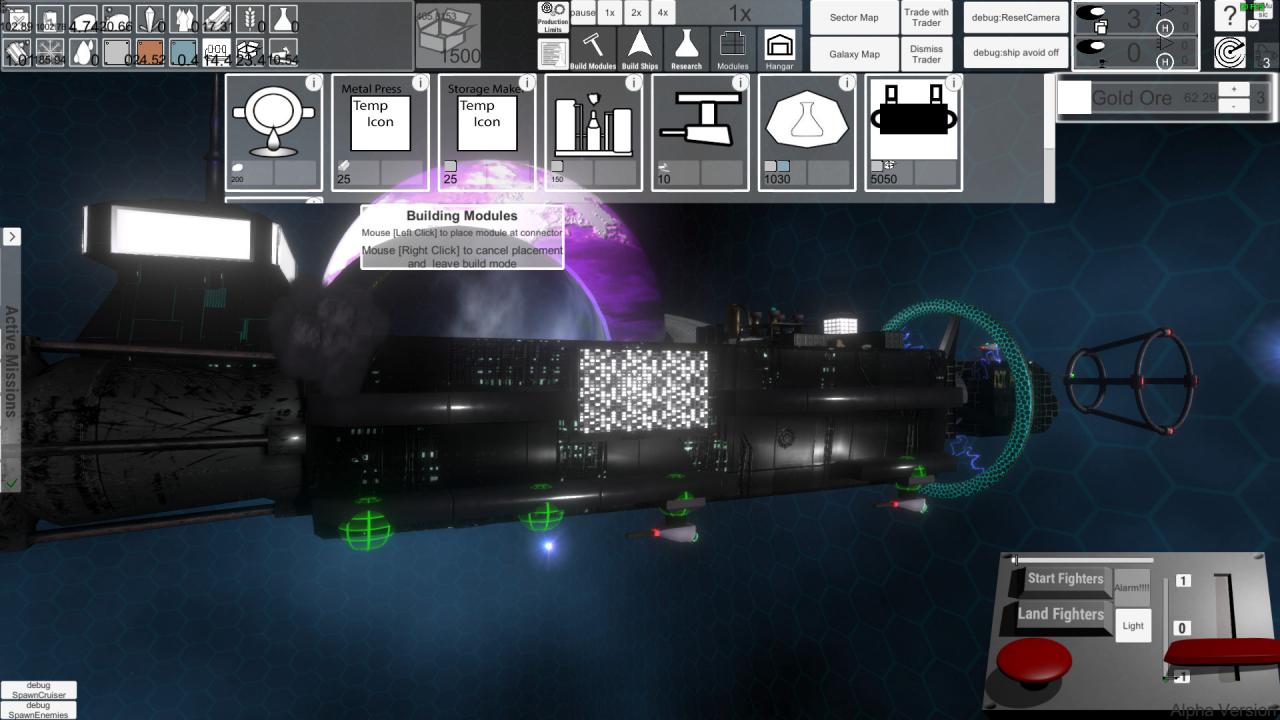The height and width of the screenshot is (720, 1280).
Task: Select the Metal Press module
Action: pyautogui.click(x=380, y=132)
